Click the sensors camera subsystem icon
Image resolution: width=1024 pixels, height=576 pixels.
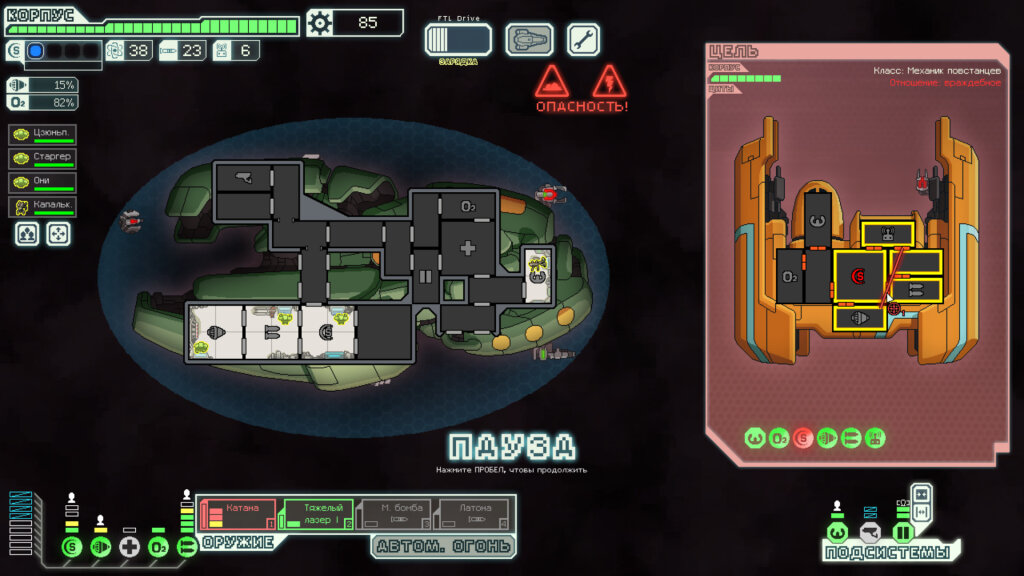pyautogui.click(x=870, y=532)
